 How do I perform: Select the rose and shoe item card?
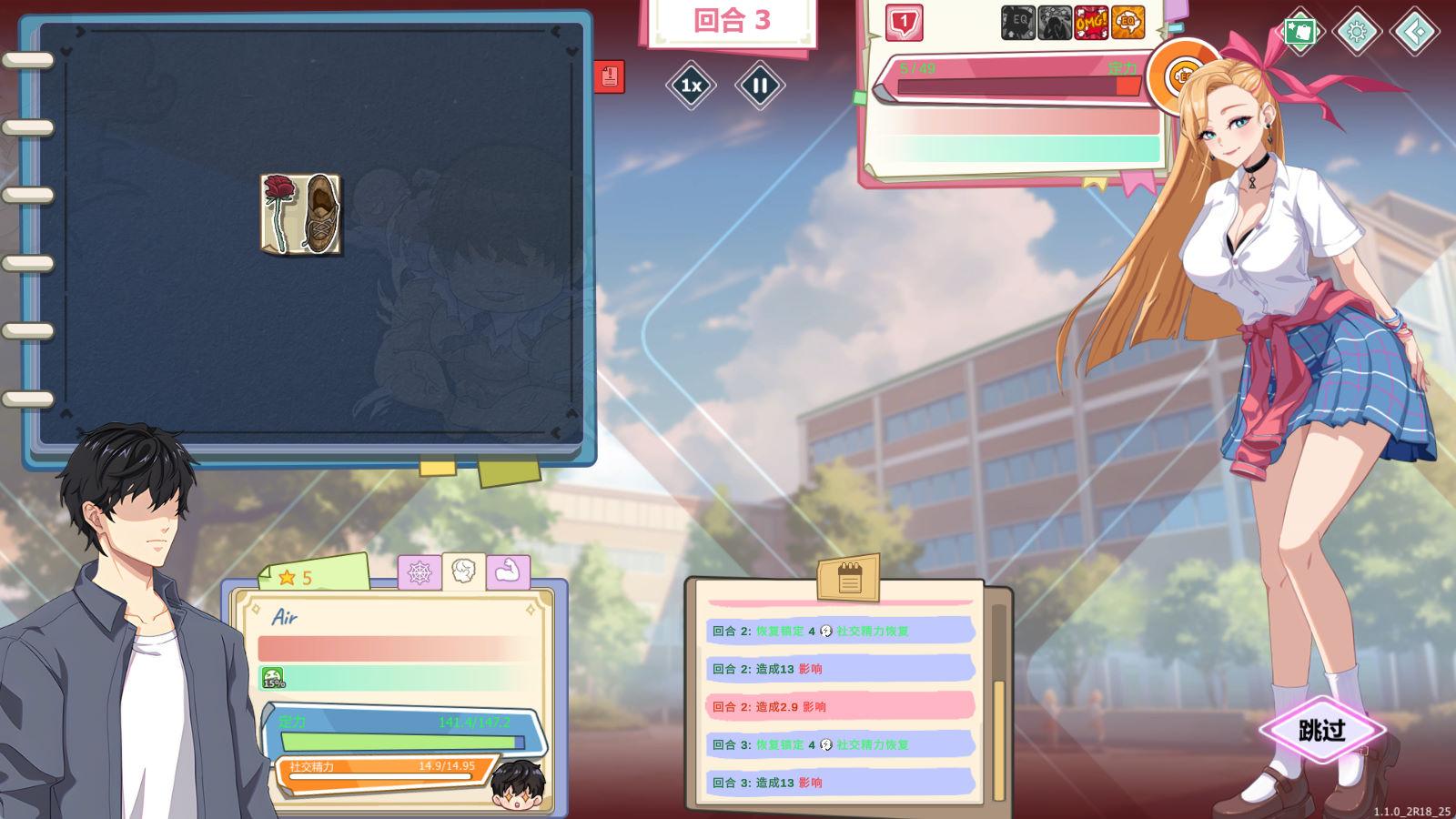[x=301, y=214]
